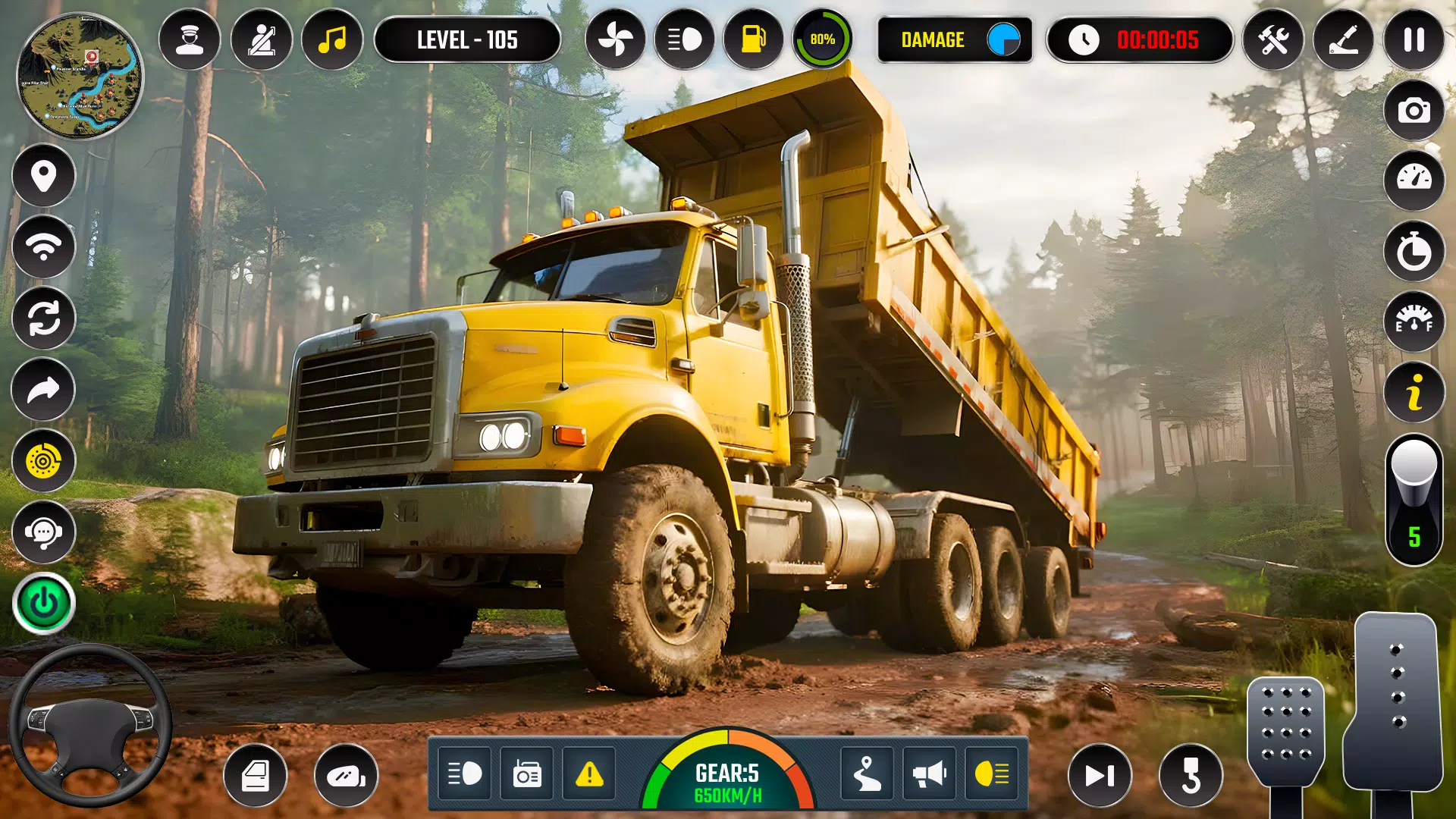The height and width of the screenshot is (819, 1456).
Task: Toggle the seatbelt icon
Action: pos(261,39)
